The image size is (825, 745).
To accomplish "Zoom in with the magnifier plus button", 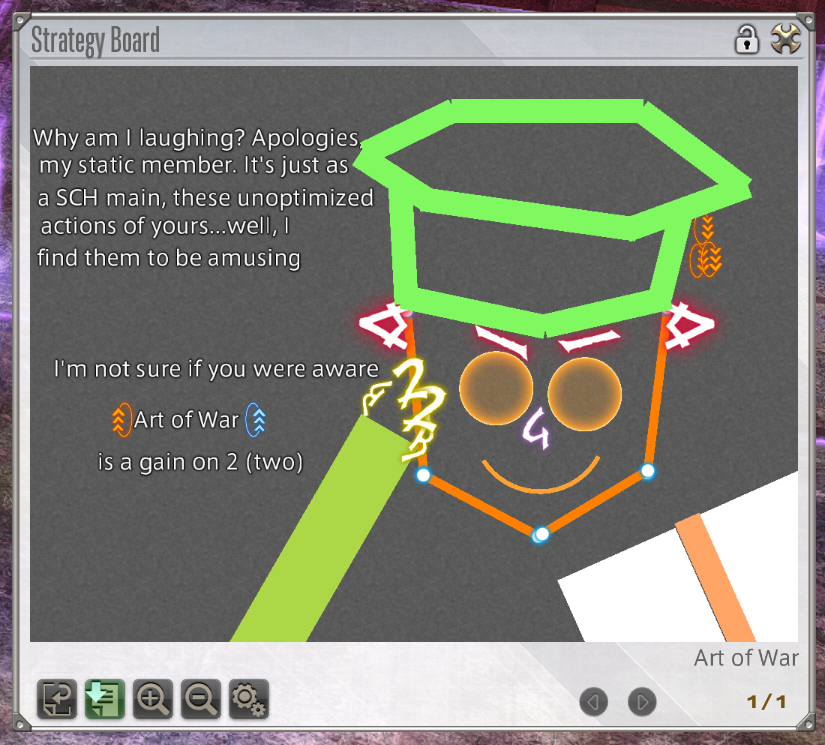I will click(152, 699).
